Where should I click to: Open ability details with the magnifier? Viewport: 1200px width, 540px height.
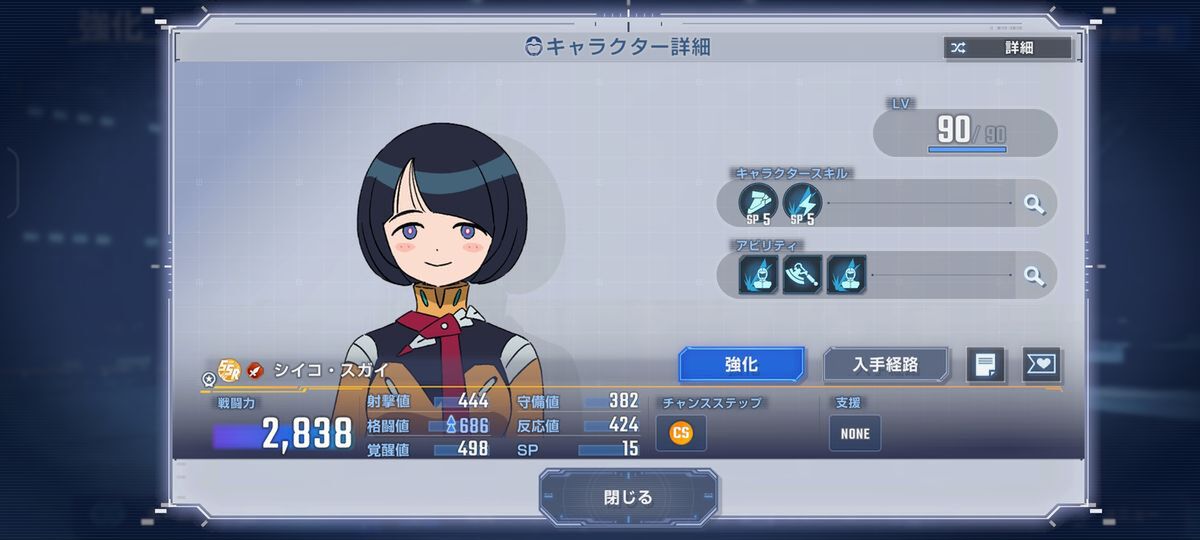[x=1034, y=275]
